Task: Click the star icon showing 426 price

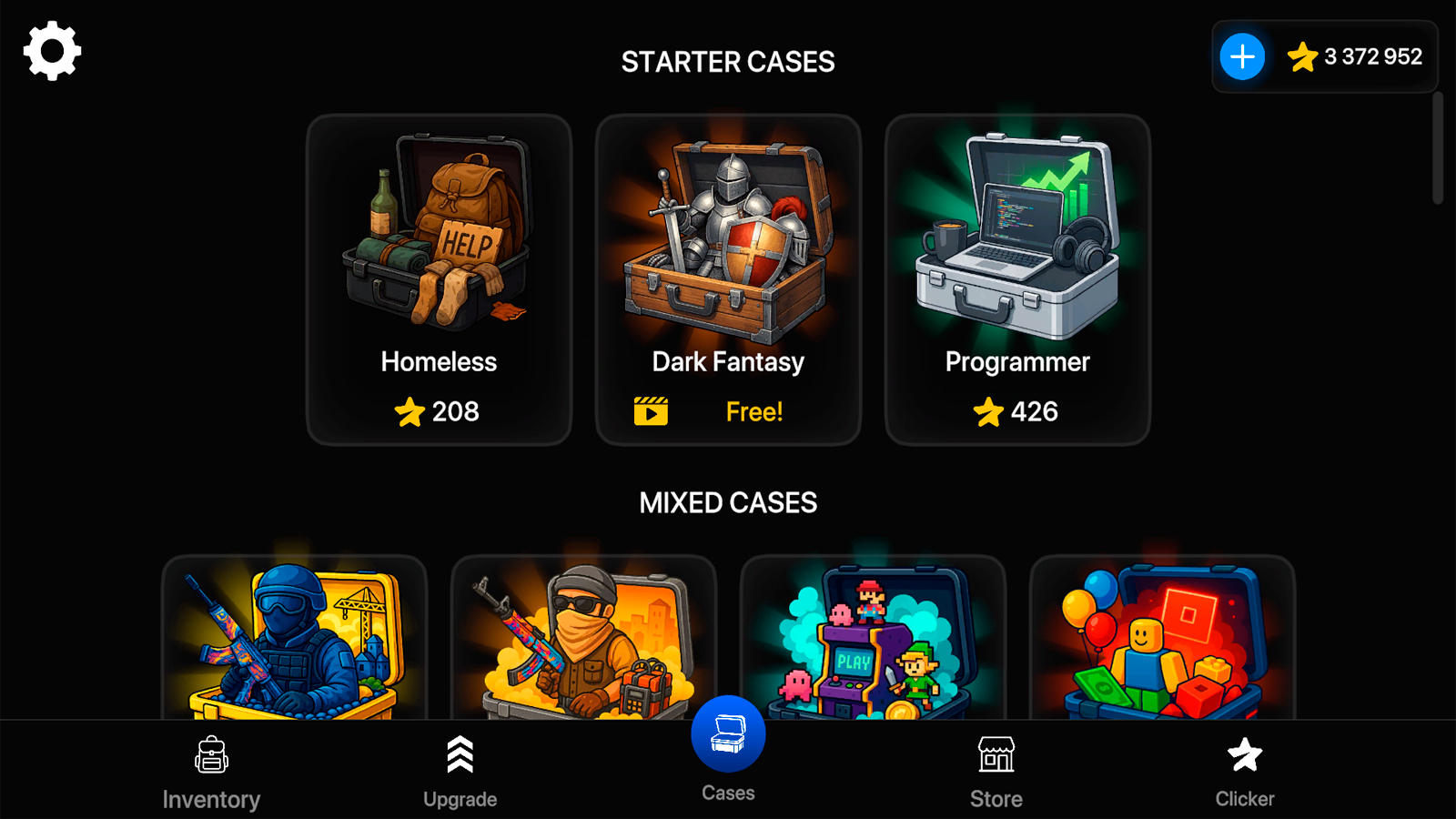Action: click(988, 411)
